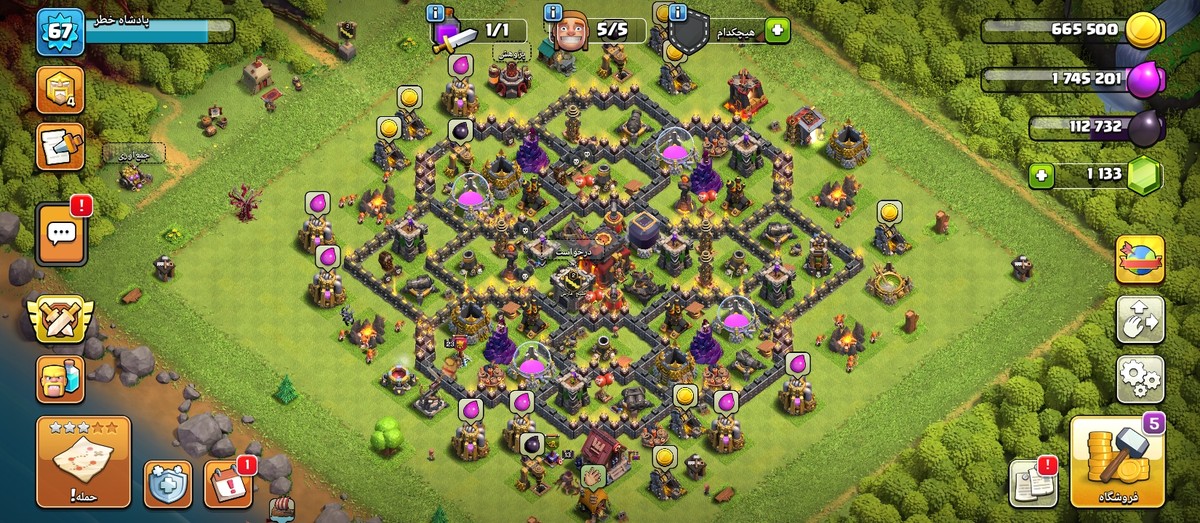
Task: Open the crossed swords winged shield icon
Action: (x=59, y=319)
